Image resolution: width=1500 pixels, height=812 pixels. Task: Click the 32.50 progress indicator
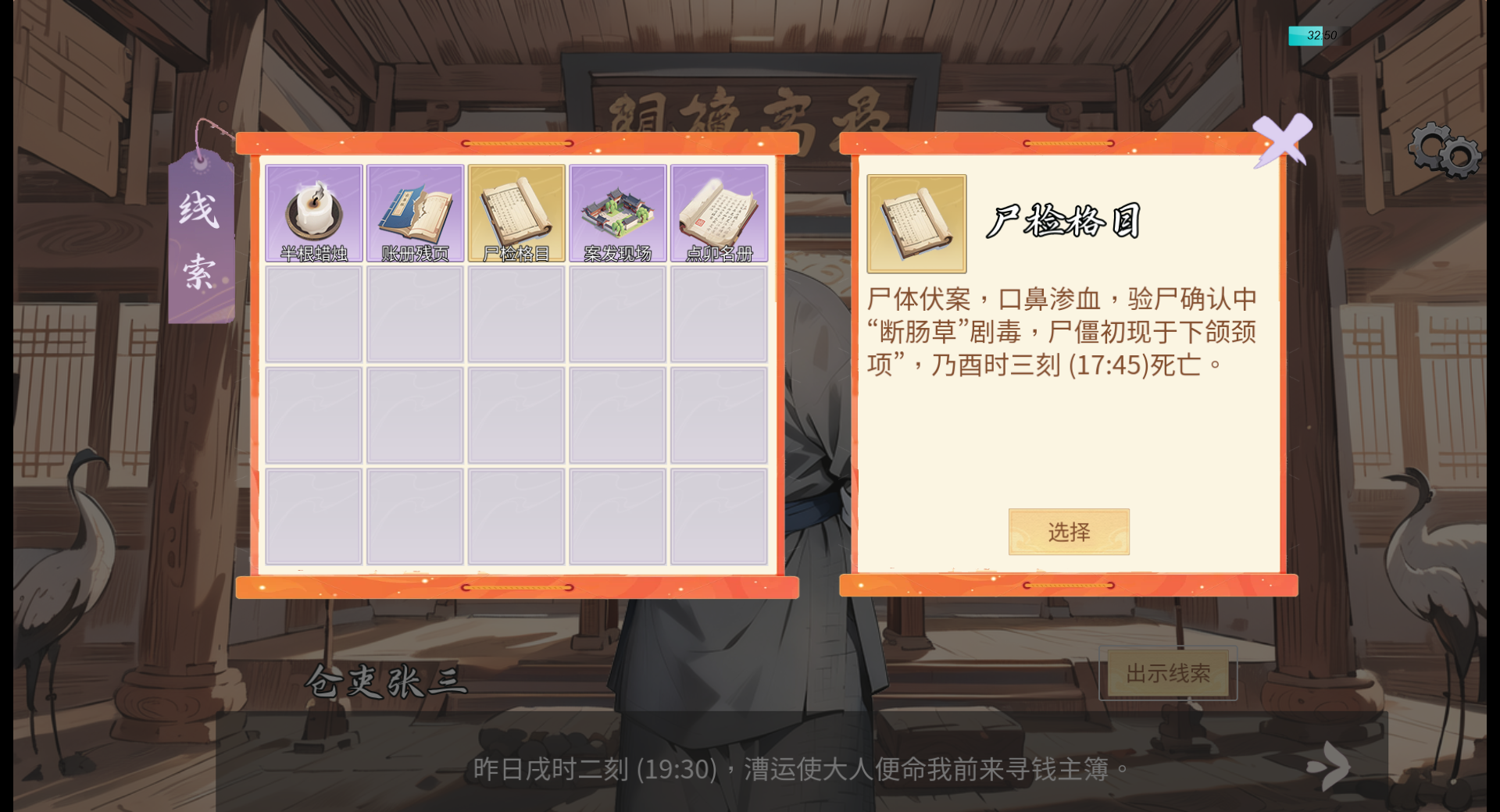(1312, 34)
